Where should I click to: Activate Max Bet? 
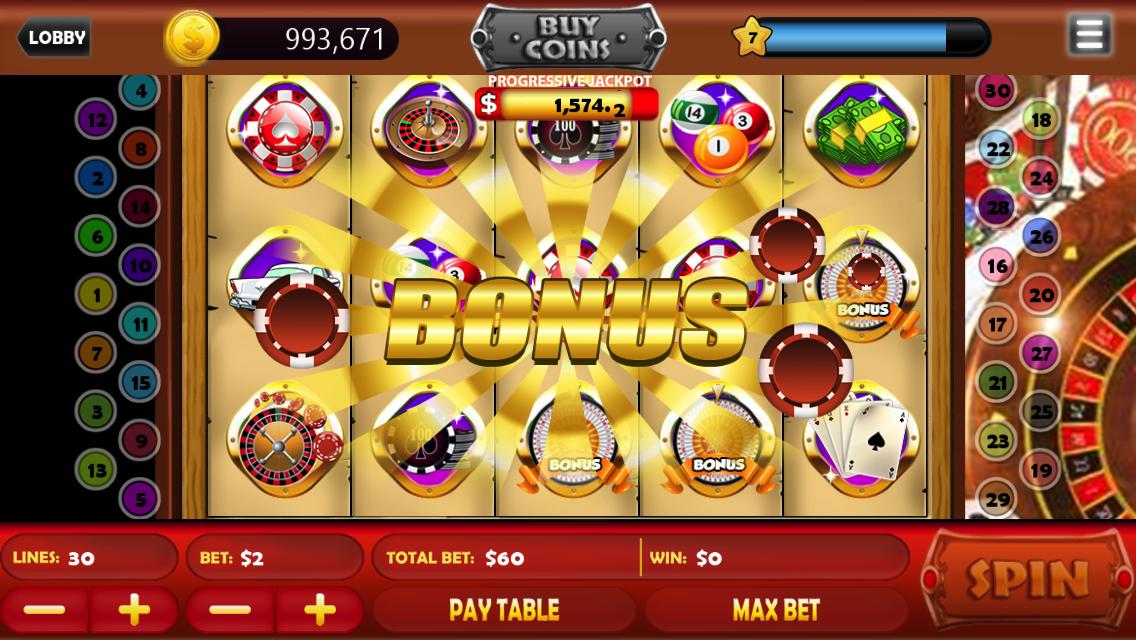(776, 610)
